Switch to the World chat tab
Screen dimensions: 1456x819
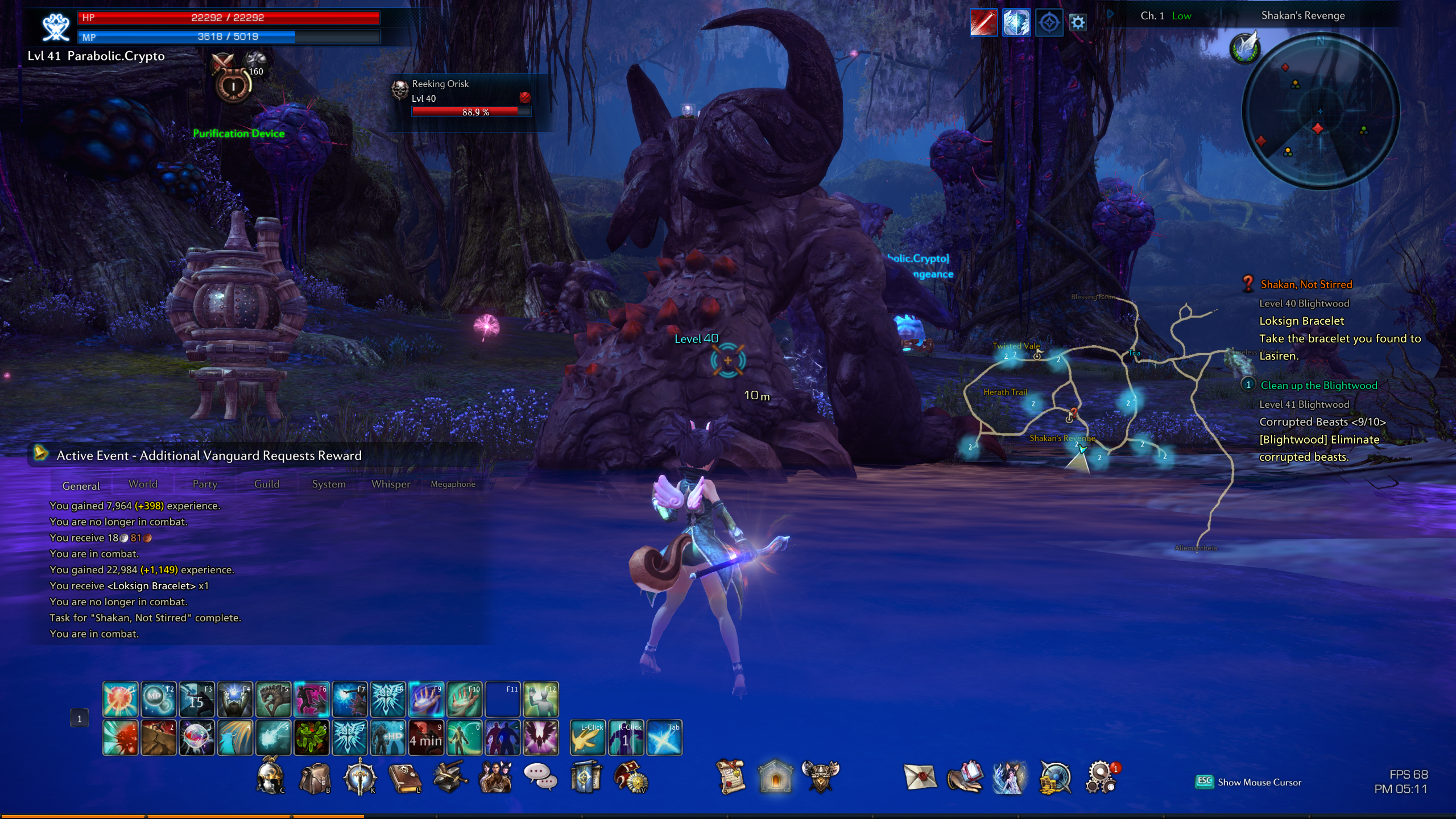click(x=143, y=484)
